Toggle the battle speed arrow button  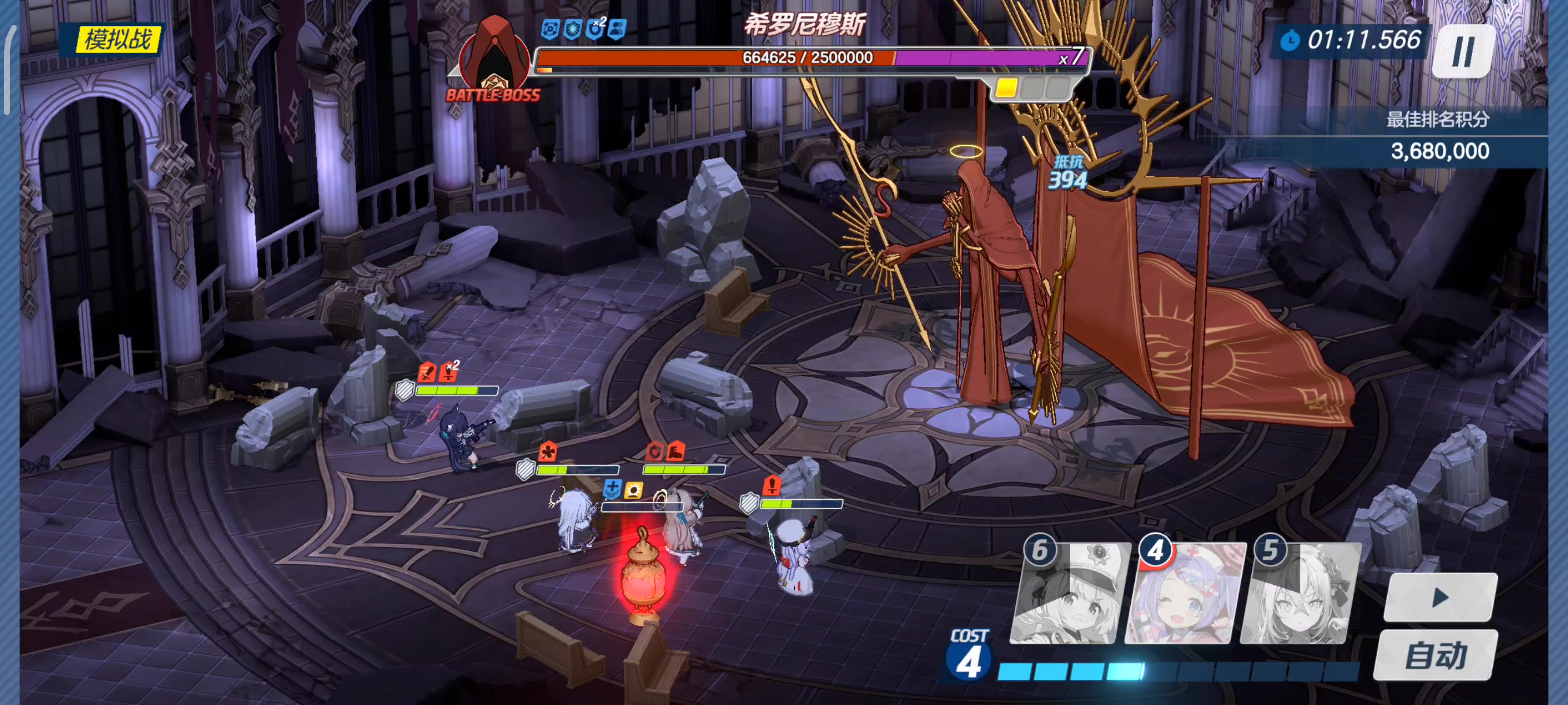coord(1440,598)
